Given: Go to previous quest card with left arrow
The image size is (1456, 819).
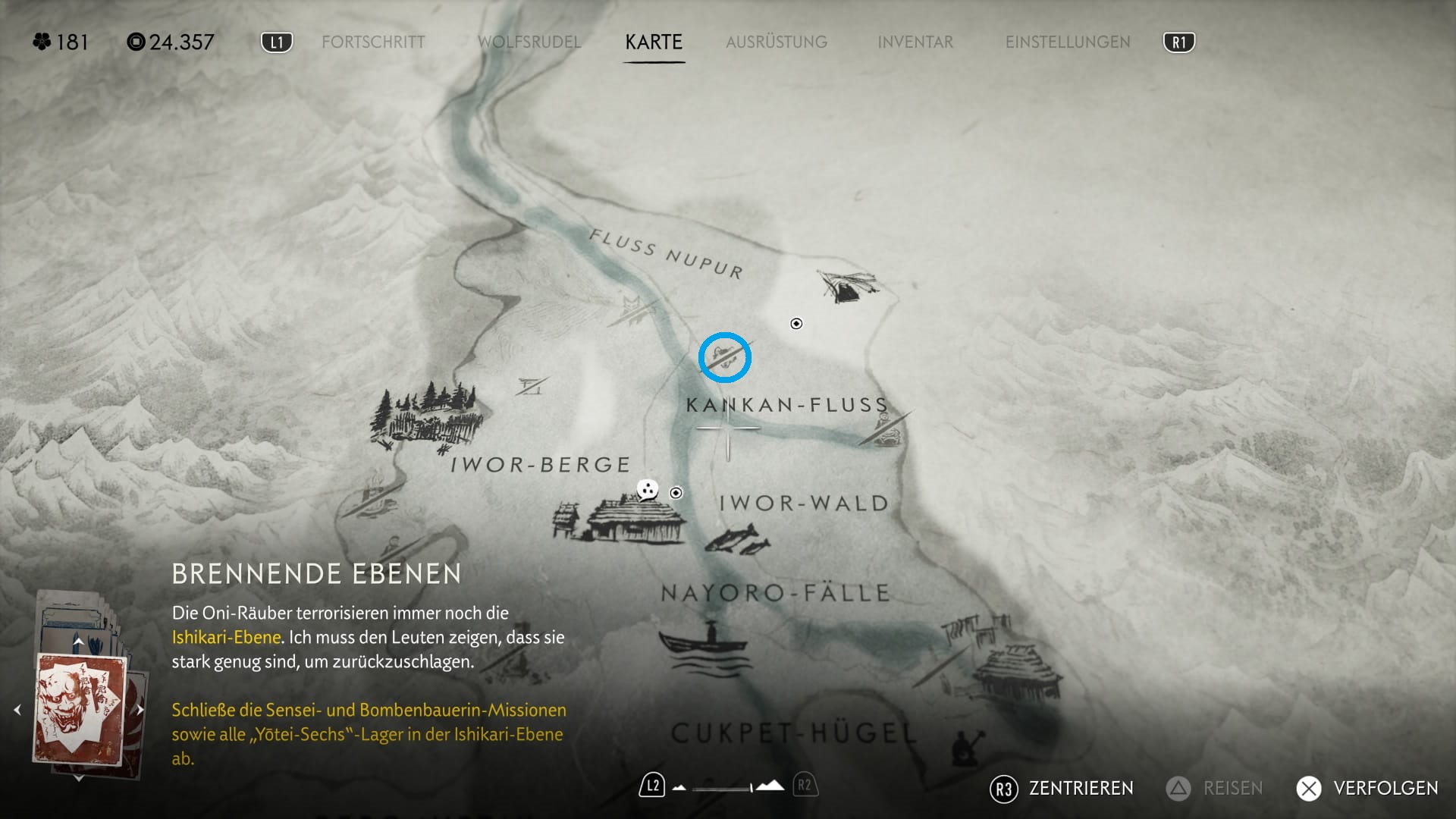Looking at the screenshot, I should 17,710.
